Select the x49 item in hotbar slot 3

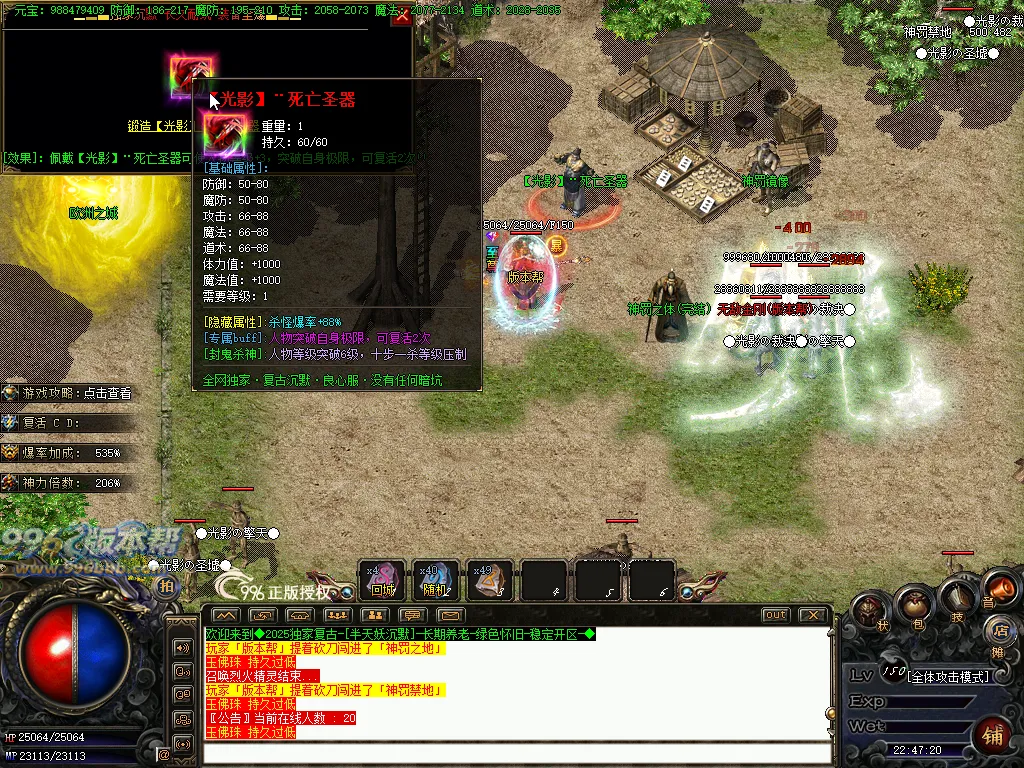click(x=490, y=580)
